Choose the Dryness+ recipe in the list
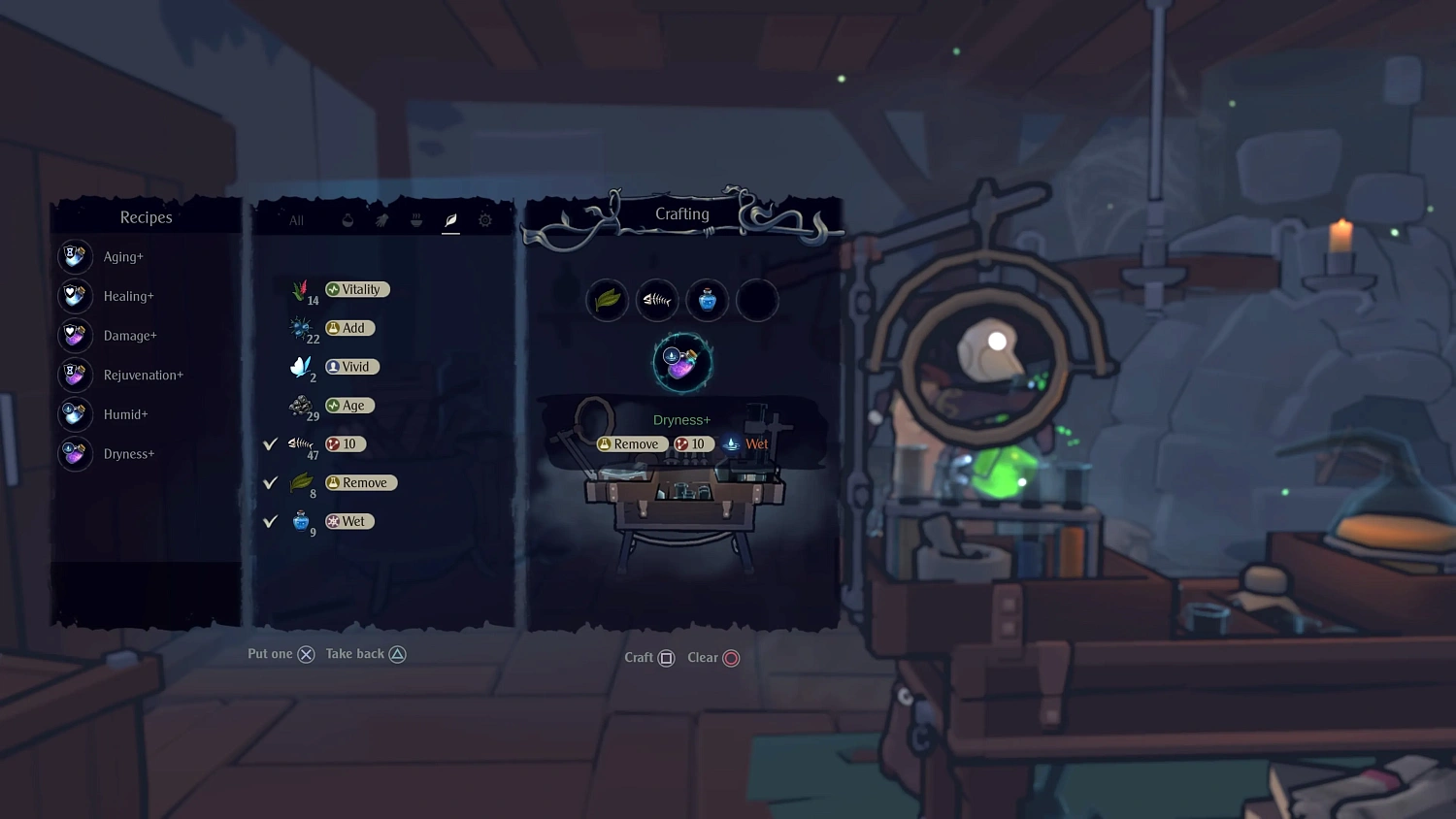This screenshot has height=819, width=1456. point(128,454)
